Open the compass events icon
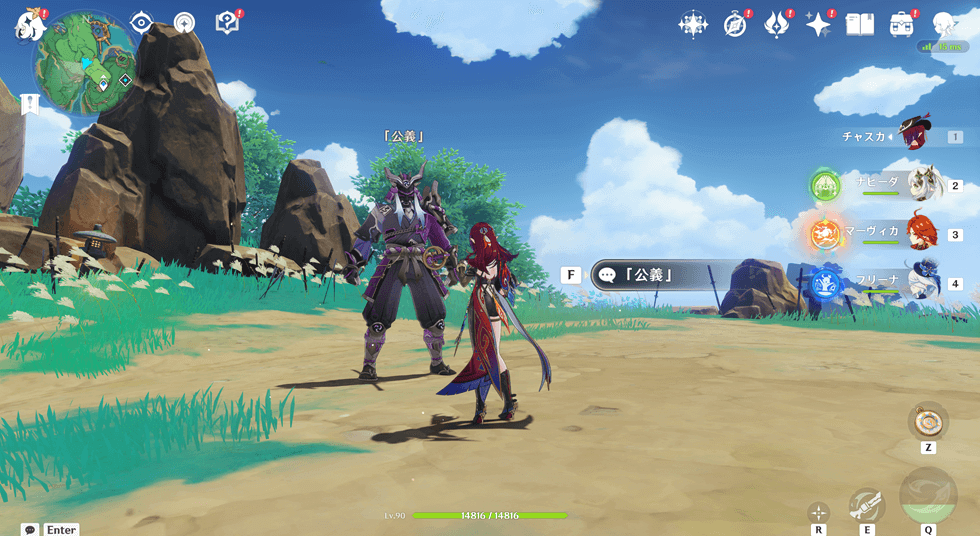The height and width of the screenshot is (536, 980). (x=735, y=25)
